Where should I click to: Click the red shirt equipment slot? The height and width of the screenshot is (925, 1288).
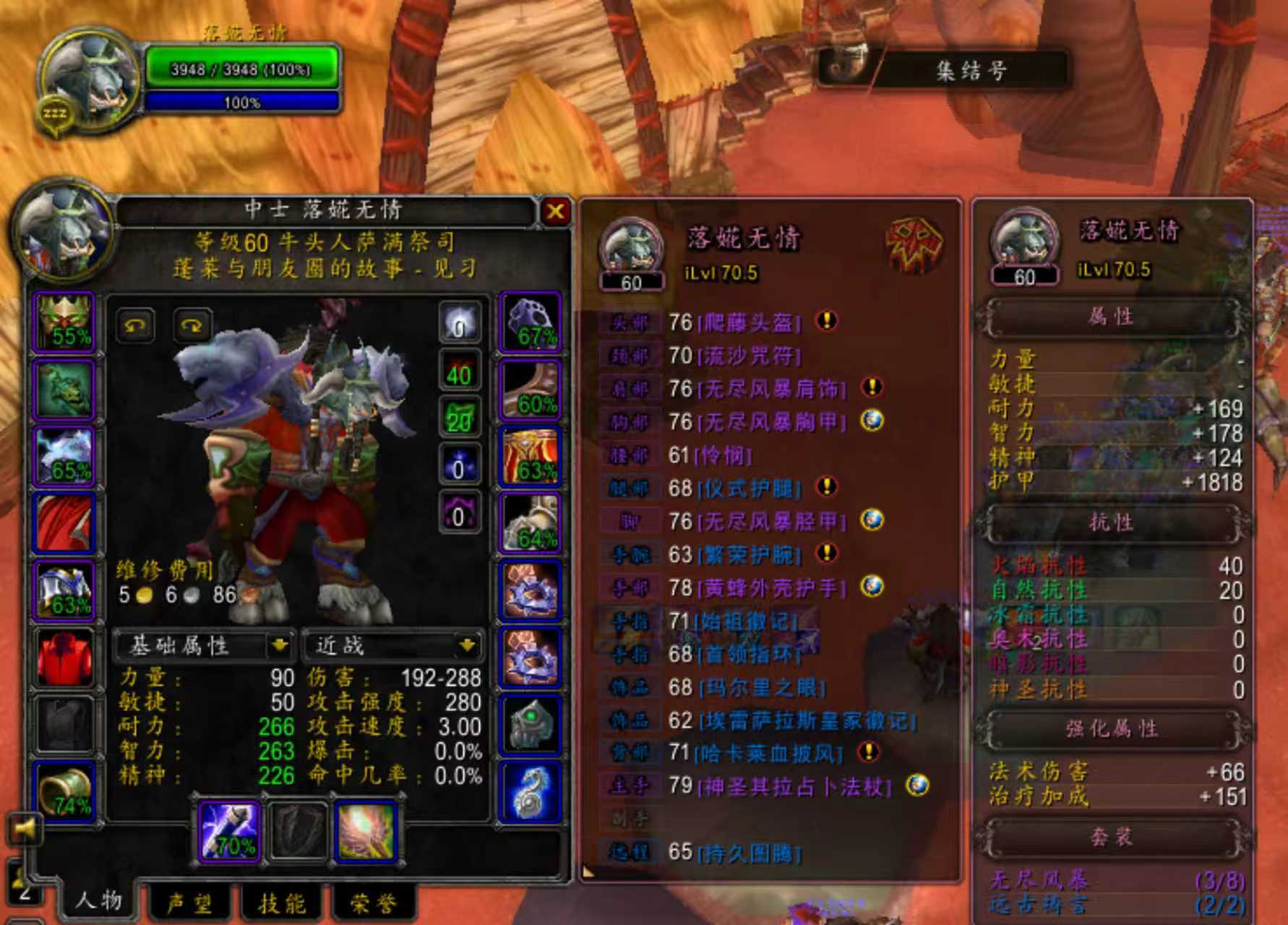(x=64, y=658)
